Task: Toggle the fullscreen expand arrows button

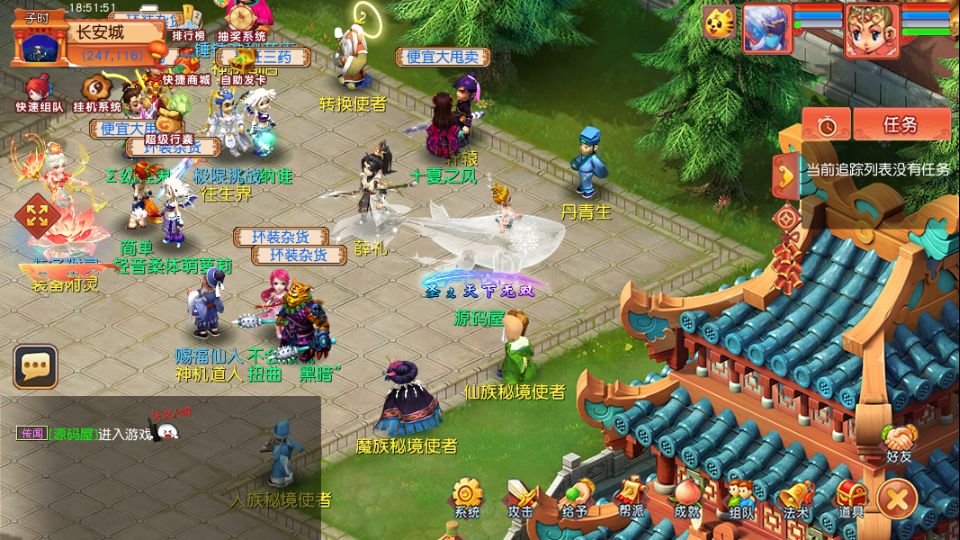Action: [37, 213]
